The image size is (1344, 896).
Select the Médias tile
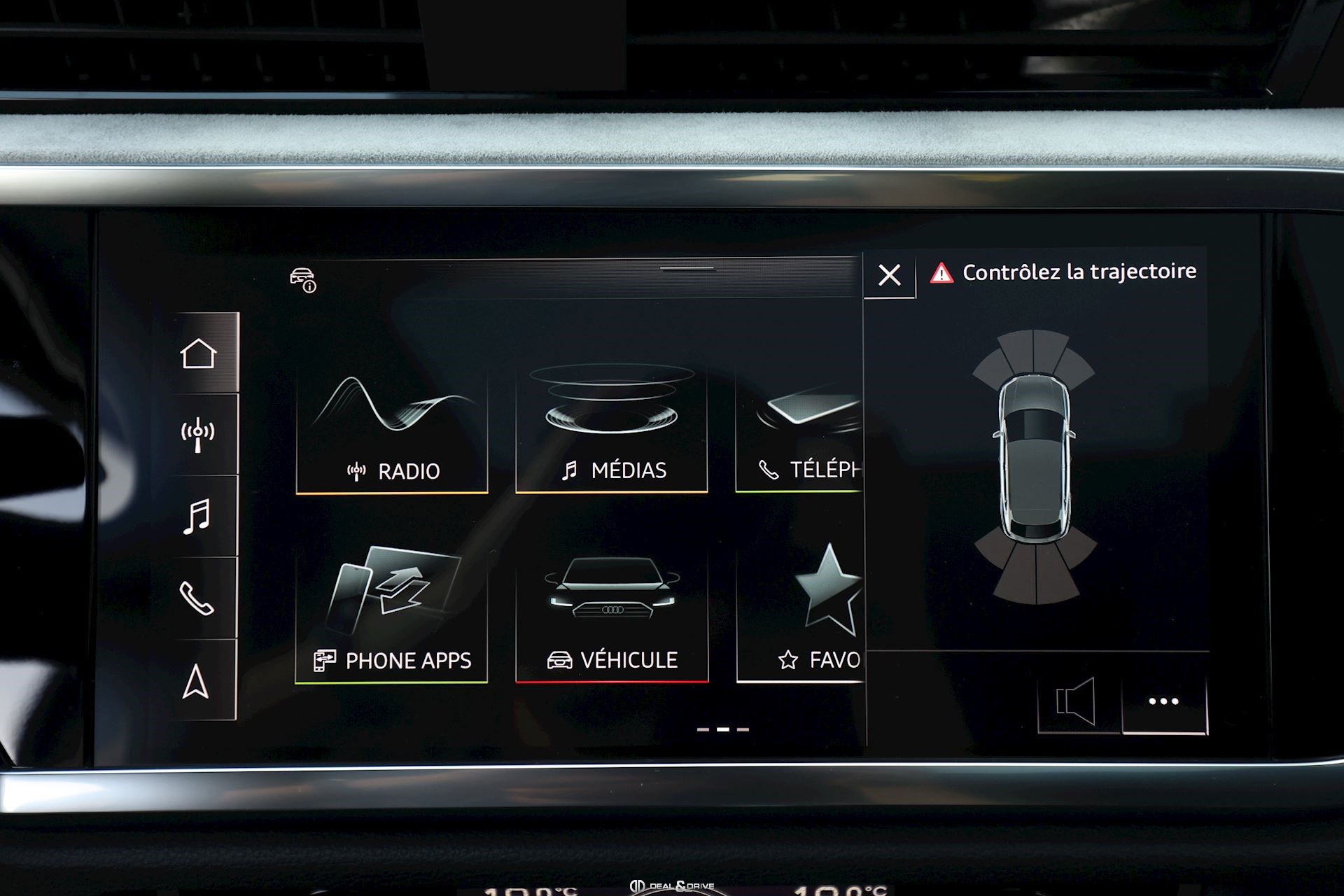coord(611,428)
